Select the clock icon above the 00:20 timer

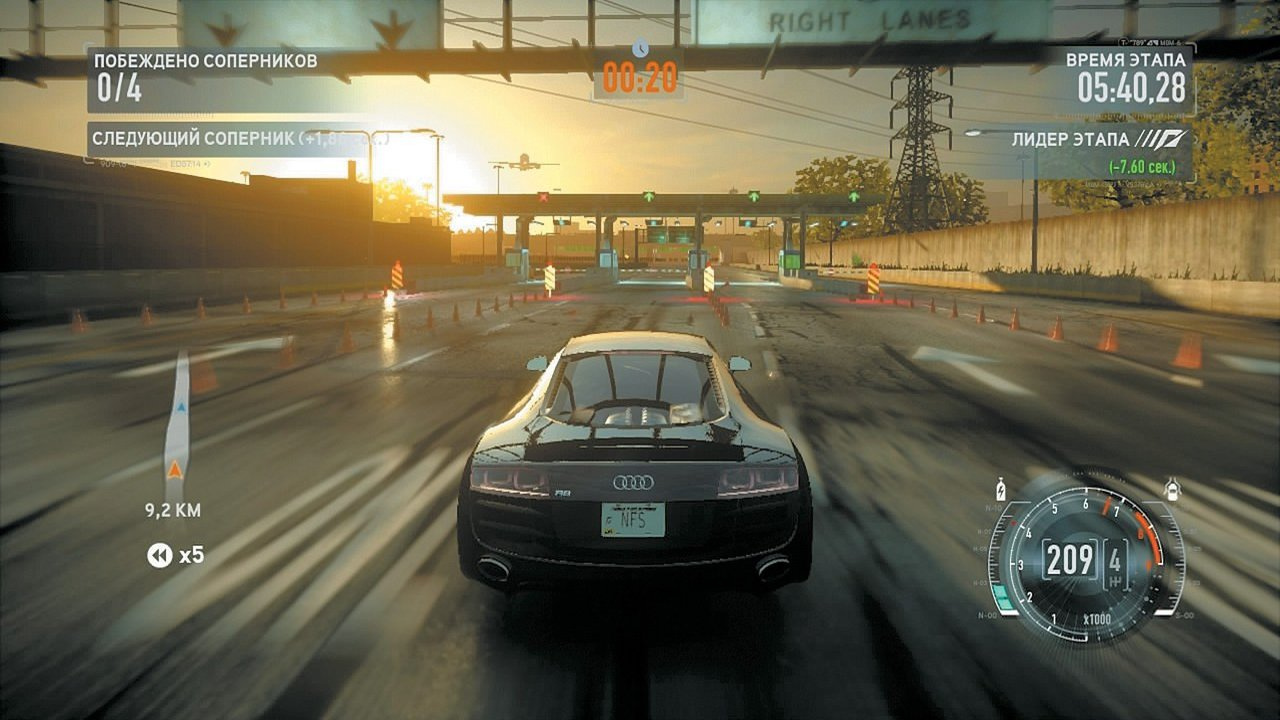tap(643, 45)
